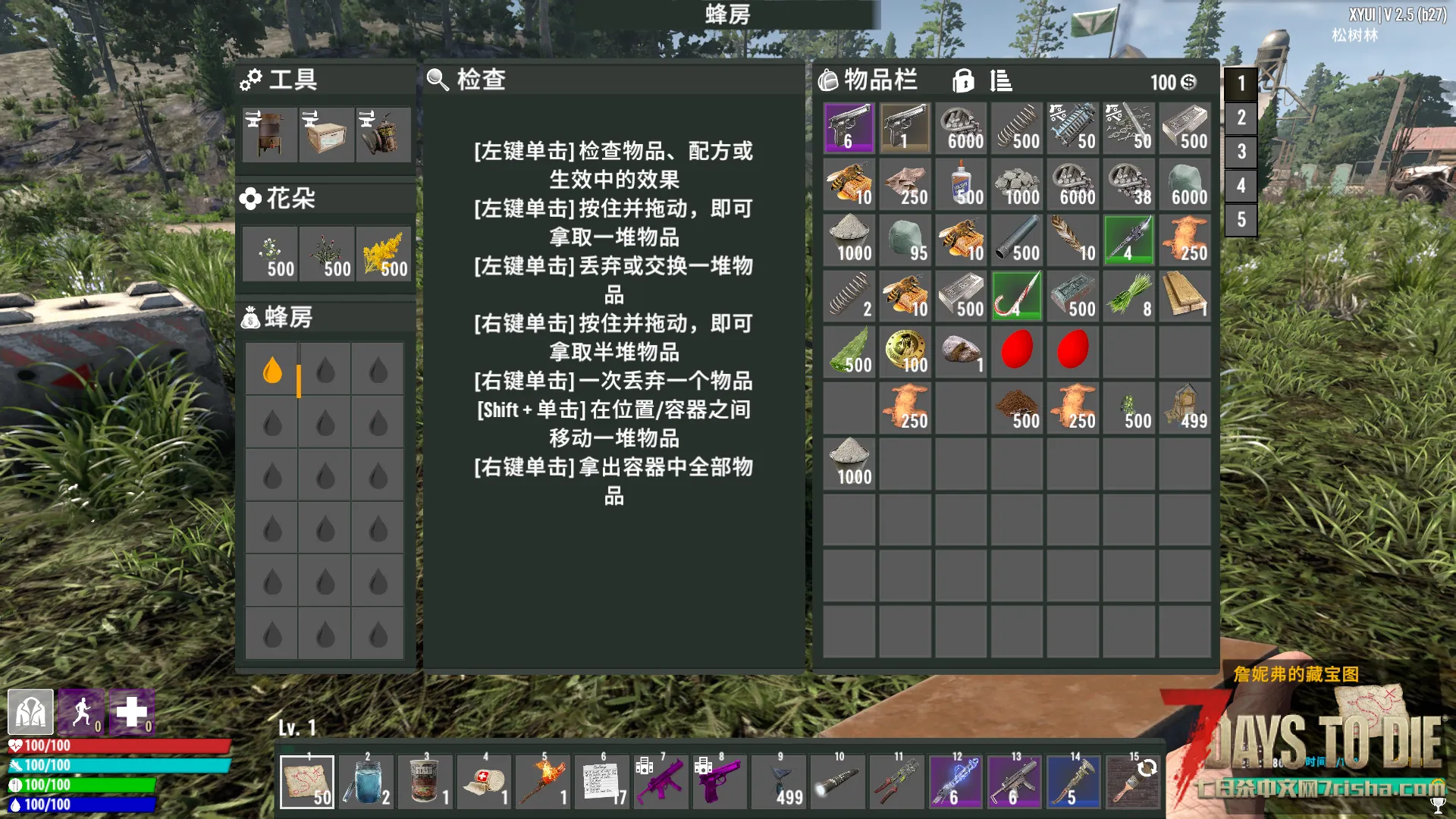
Task: Select the burning torch hotbar slot
Action: pos(544,782)
